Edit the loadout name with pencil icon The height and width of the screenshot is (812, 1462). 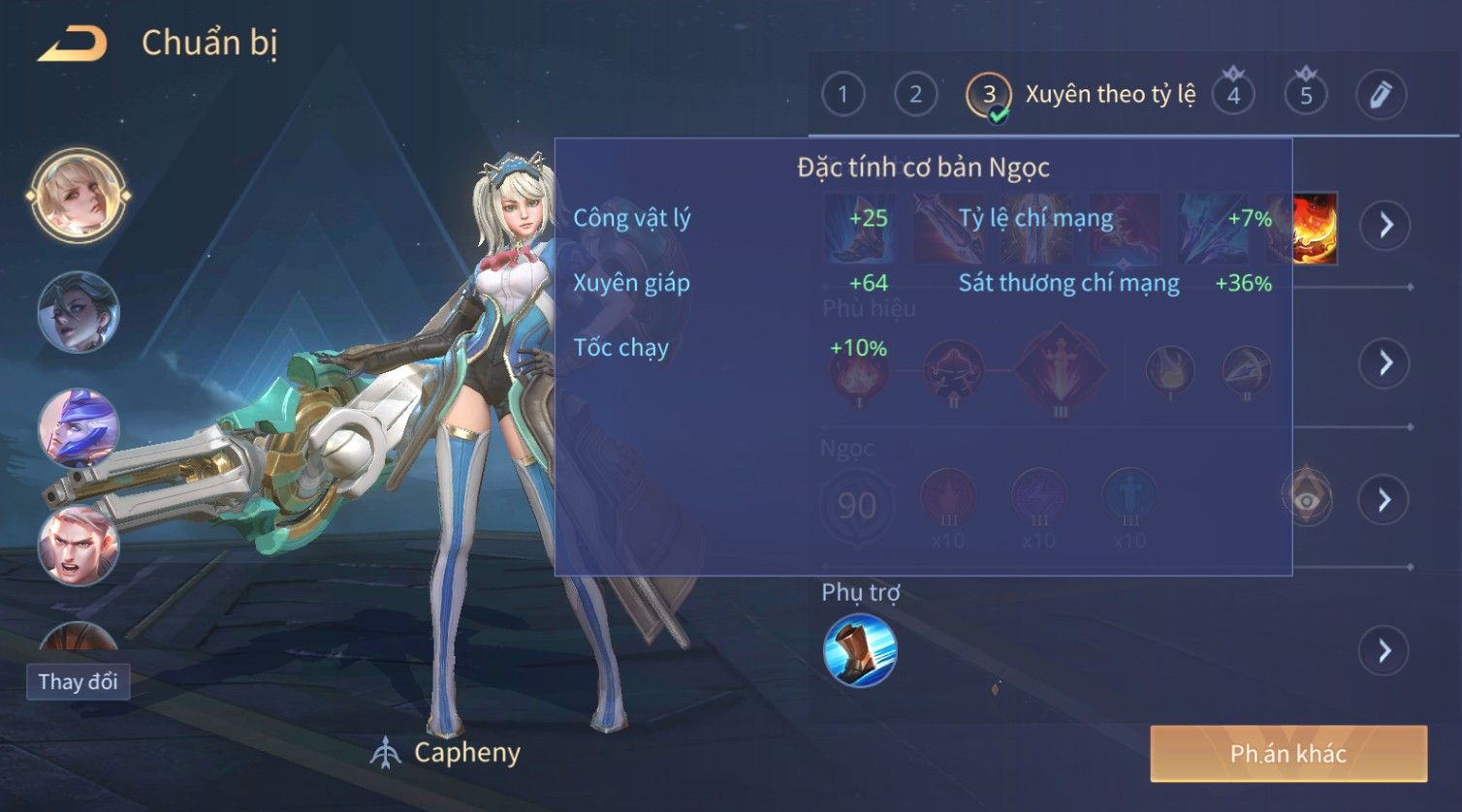pyautogui.click(x=1380, y=94)
